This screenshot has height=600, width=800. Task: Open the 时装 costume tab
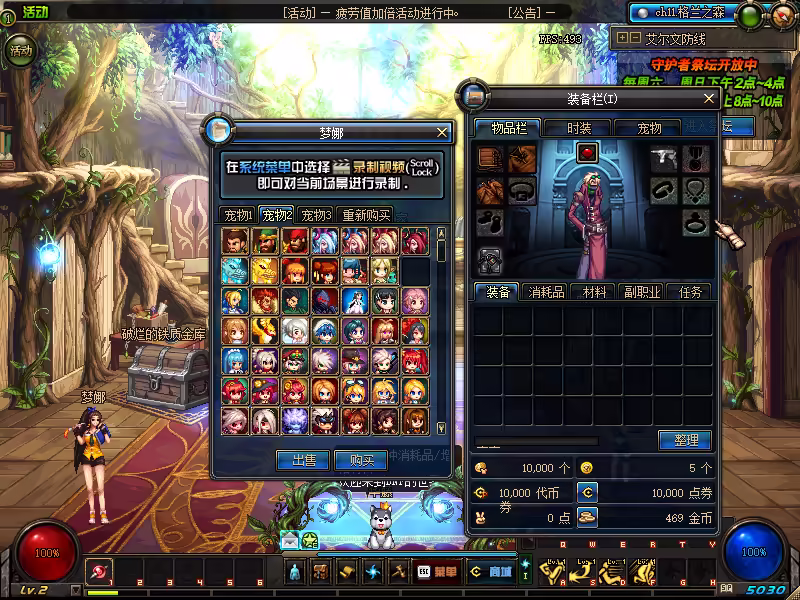(x=578, y=128)
